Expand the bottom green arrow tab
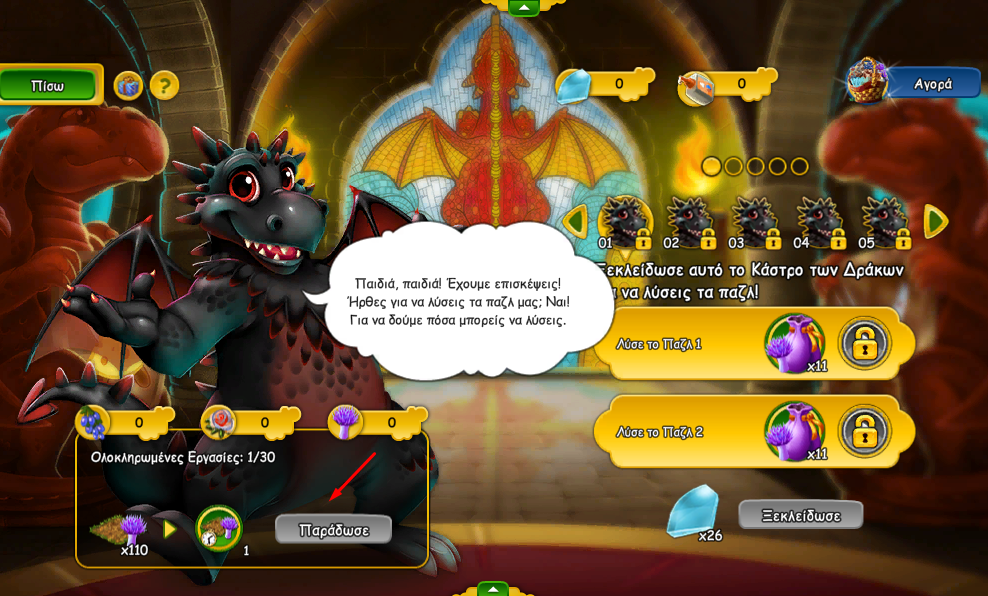Screen dimensions: 988x596 click(492, 590)
